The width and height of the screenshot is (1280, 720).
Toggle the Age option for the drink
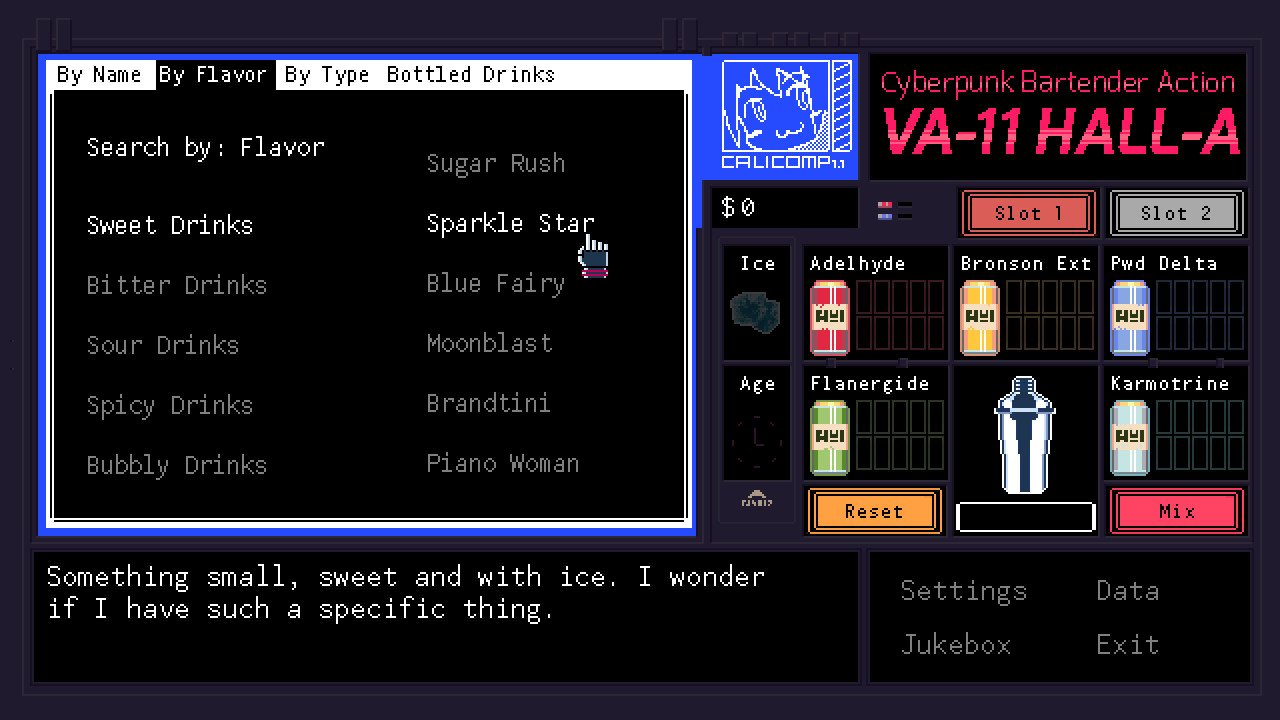756,425
